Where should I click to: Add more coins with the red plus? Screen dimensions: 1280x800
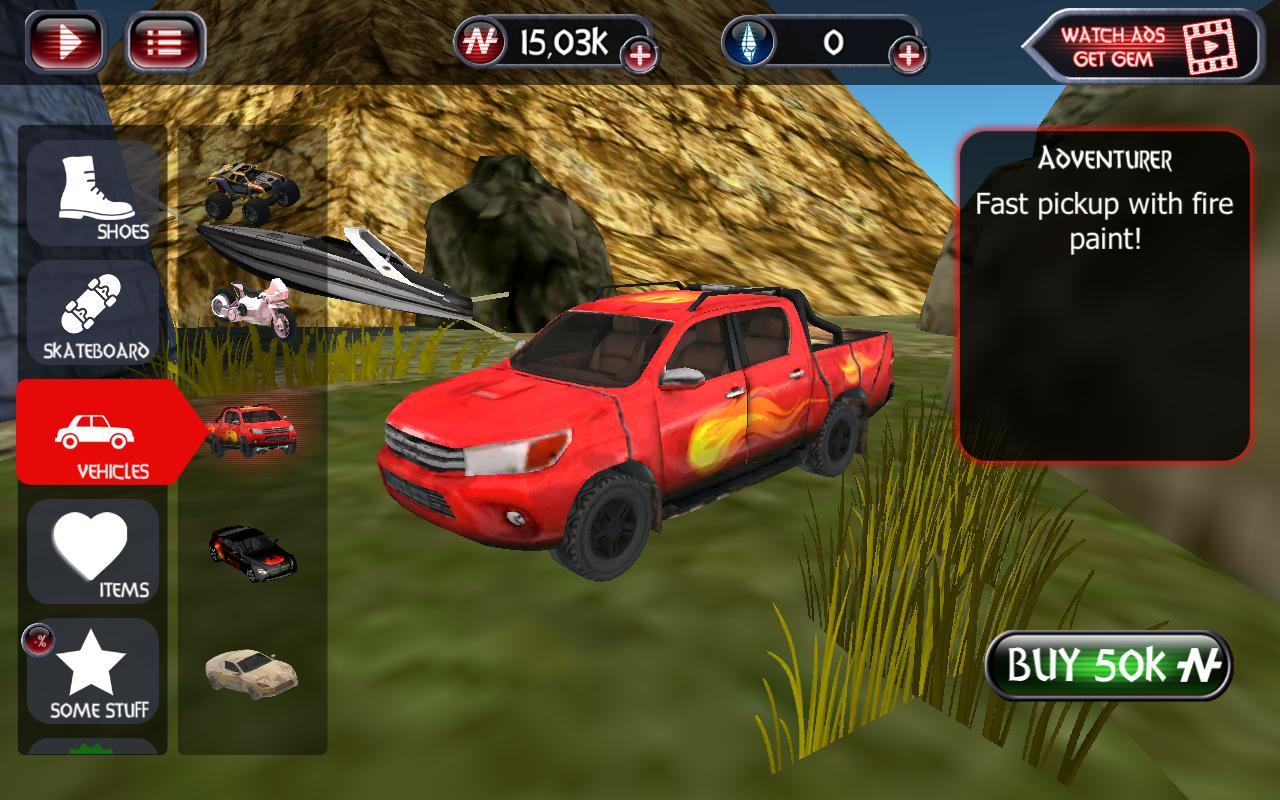click(x=640, y=54)
